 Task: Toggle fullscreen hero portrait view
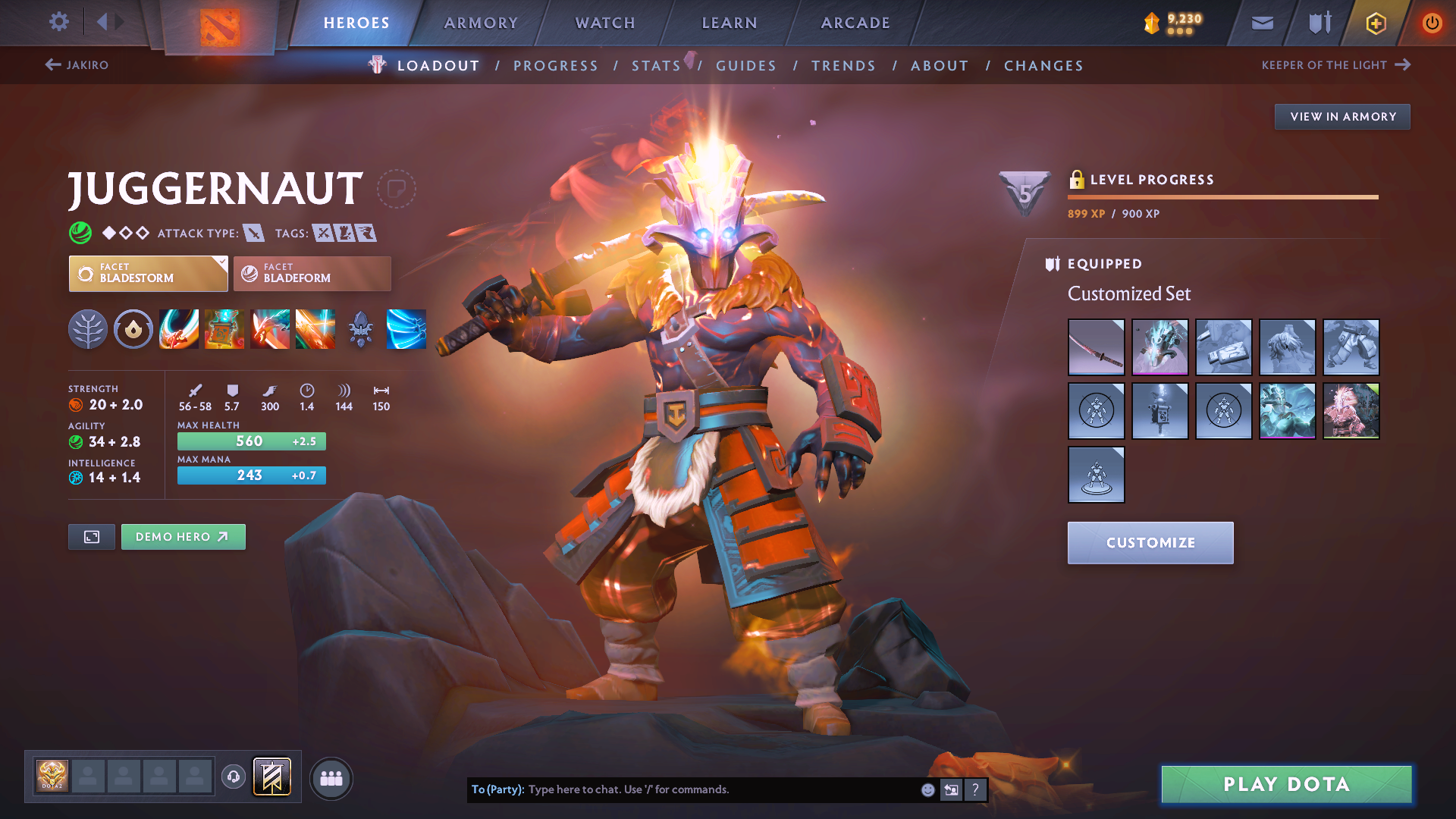tap(91, 536)
